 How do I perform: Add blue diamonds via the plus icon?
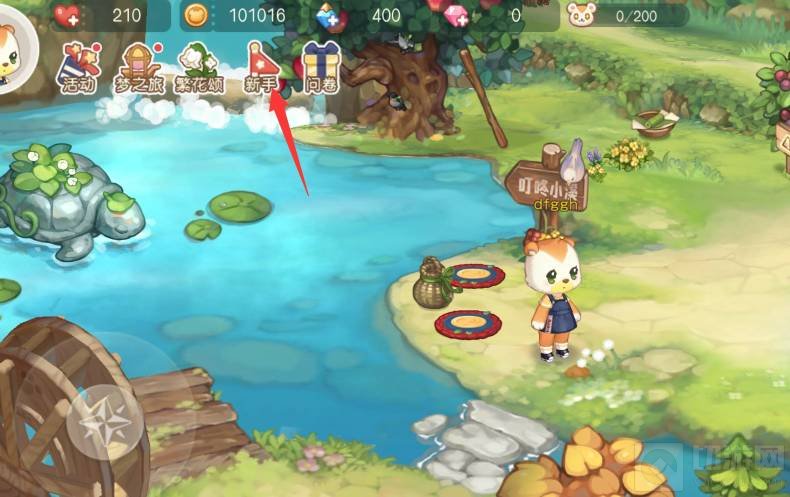[x=330, y=15]
